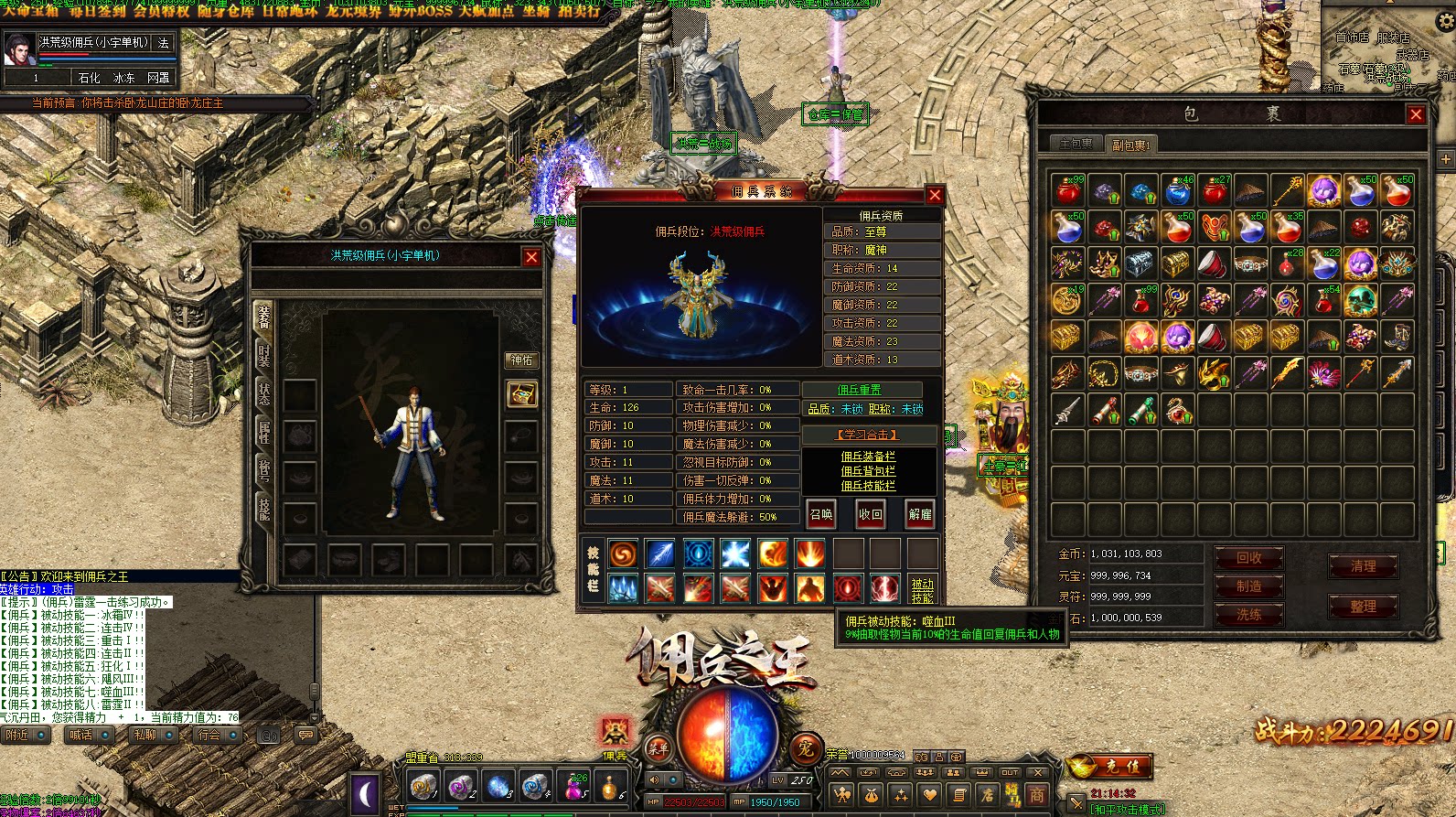This screenshot has width=1456, height=817.
Task: Dismiss the mercenary with 解雇 button
Action: pos(920,514)
